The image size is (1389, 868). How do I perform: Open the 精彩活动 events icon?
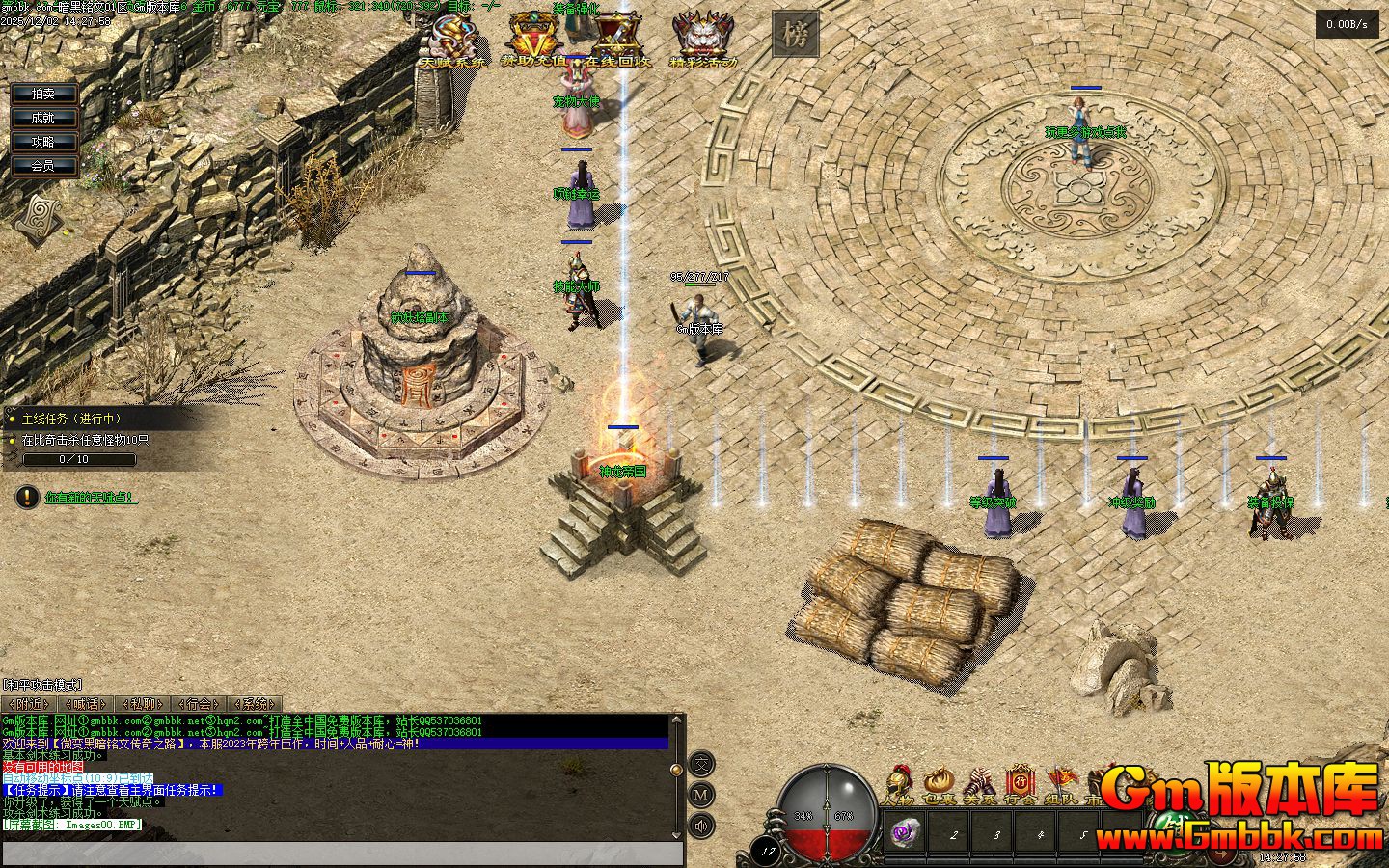click(702, 41)
